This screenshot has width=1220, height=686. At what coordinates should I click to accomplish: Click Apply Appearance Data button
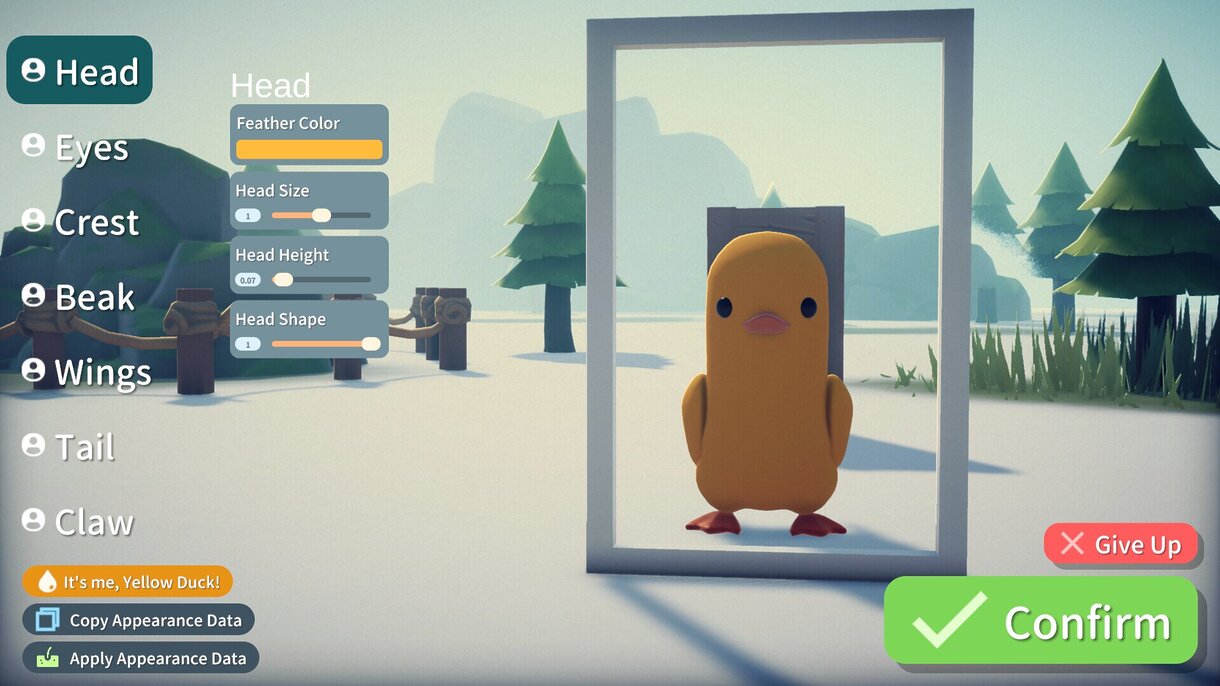coord(141,658)
